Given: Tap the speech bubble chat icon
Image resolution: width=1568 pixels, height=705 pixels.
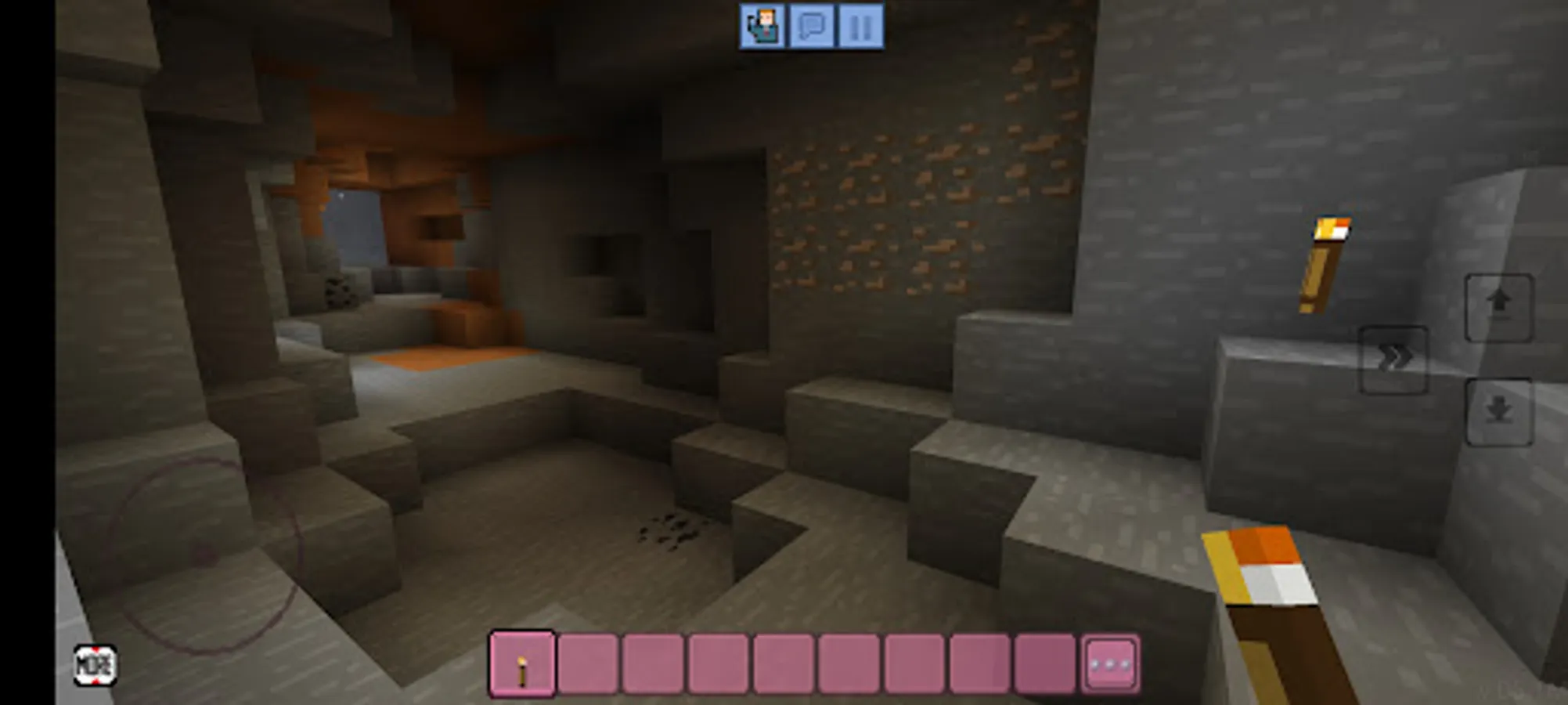Looking at the screenshot, I should 813,26.
